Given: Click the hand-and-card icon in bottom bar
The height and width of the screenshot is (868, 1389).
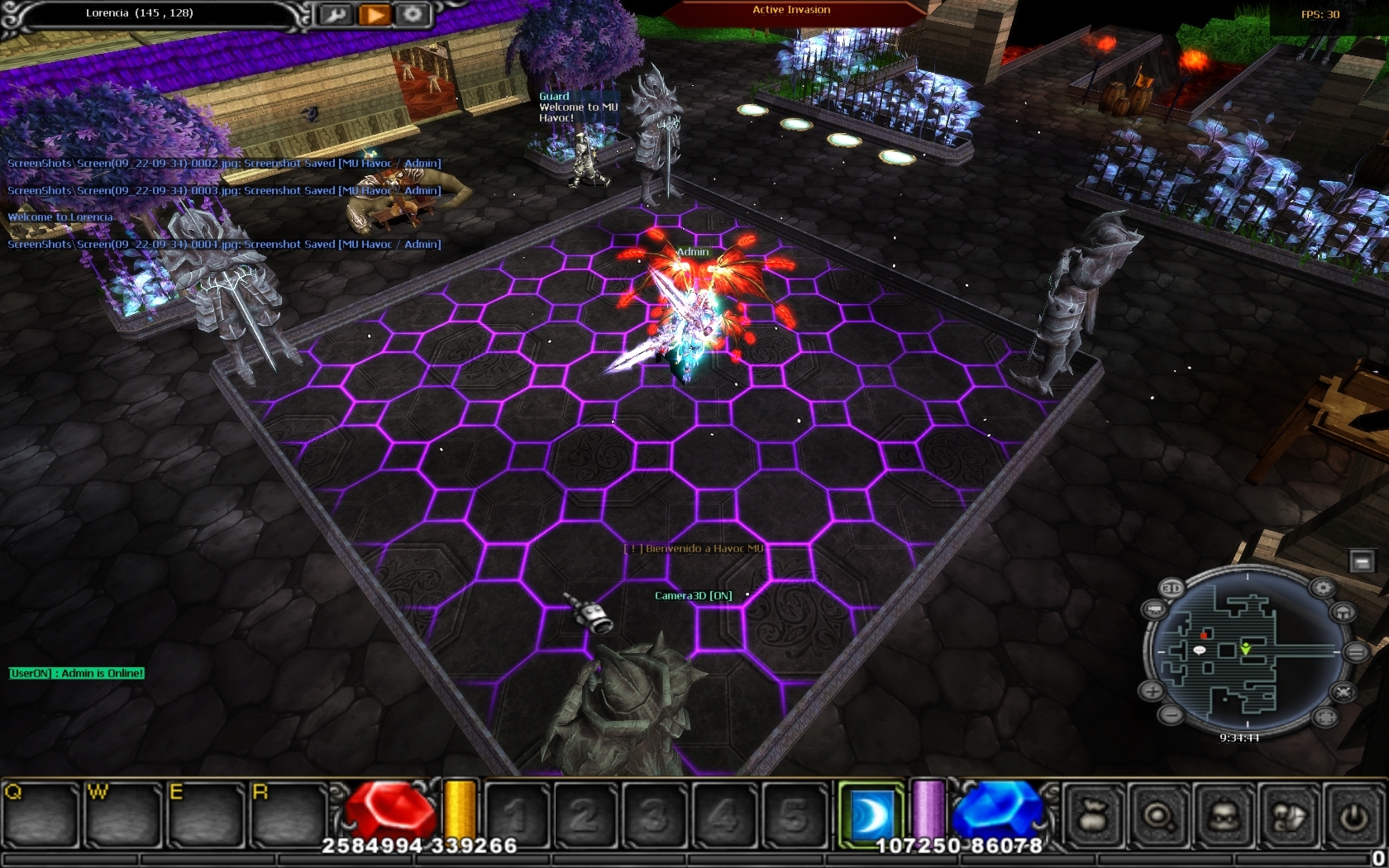Looking at the screenshot, I should [x=1288, y=816].
